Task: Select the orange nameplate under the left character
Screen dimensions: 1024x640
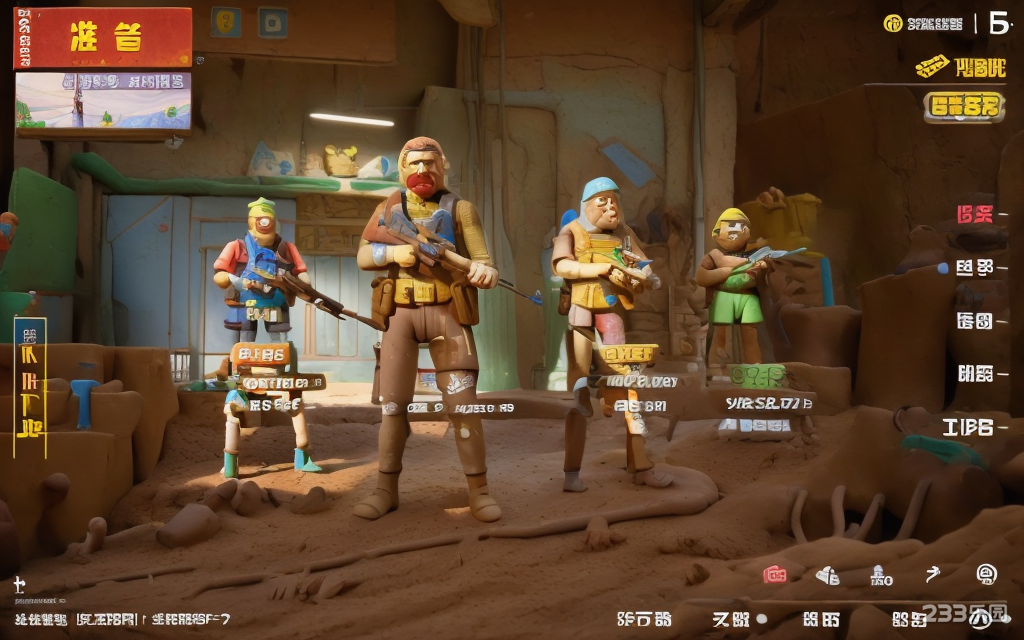Action: [262, 354]
